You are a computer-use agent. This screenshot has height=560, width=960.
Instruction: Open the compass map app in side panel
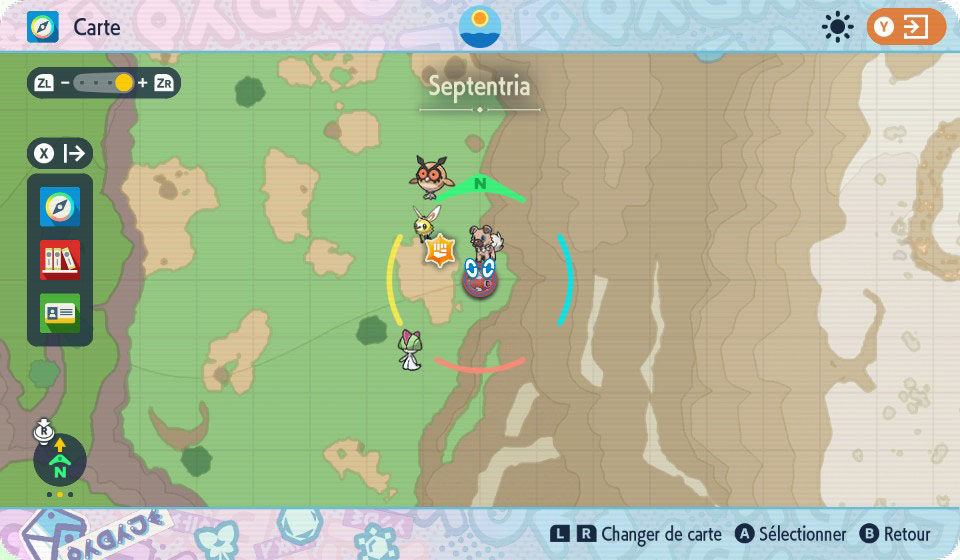(60, 207)
